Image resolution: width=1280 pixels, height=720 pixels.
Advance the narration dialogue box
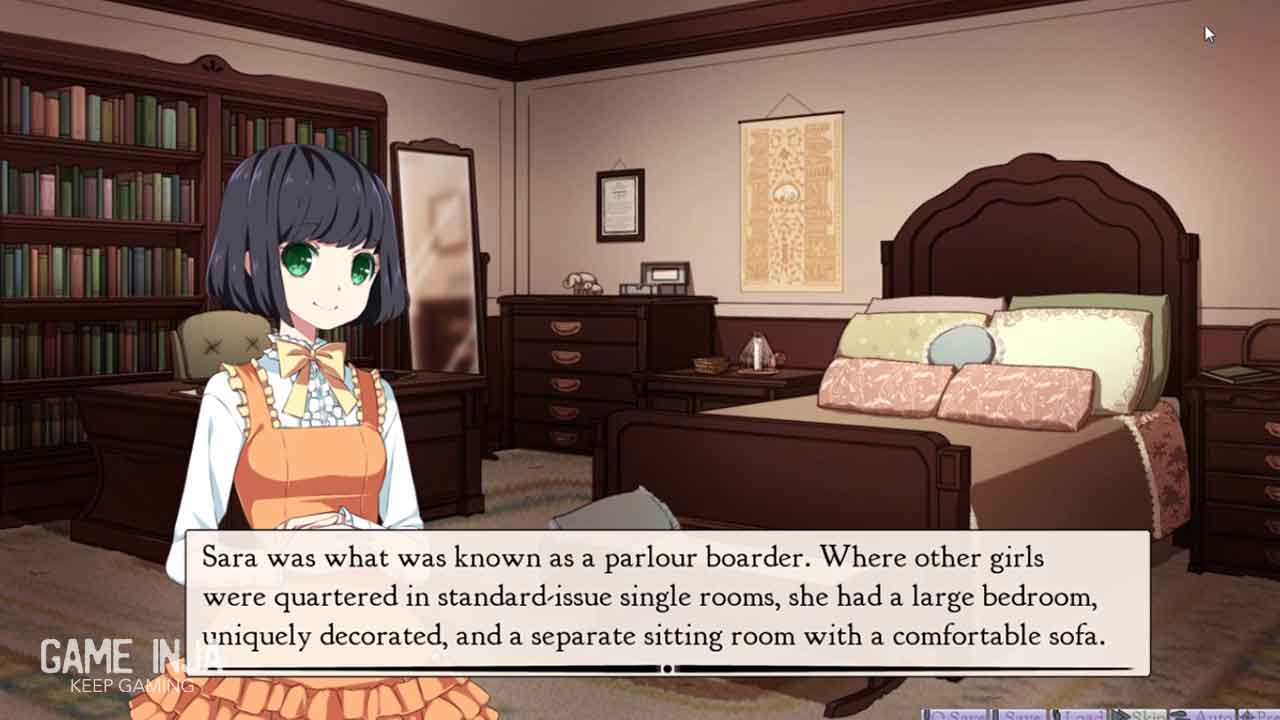[667, 602]
